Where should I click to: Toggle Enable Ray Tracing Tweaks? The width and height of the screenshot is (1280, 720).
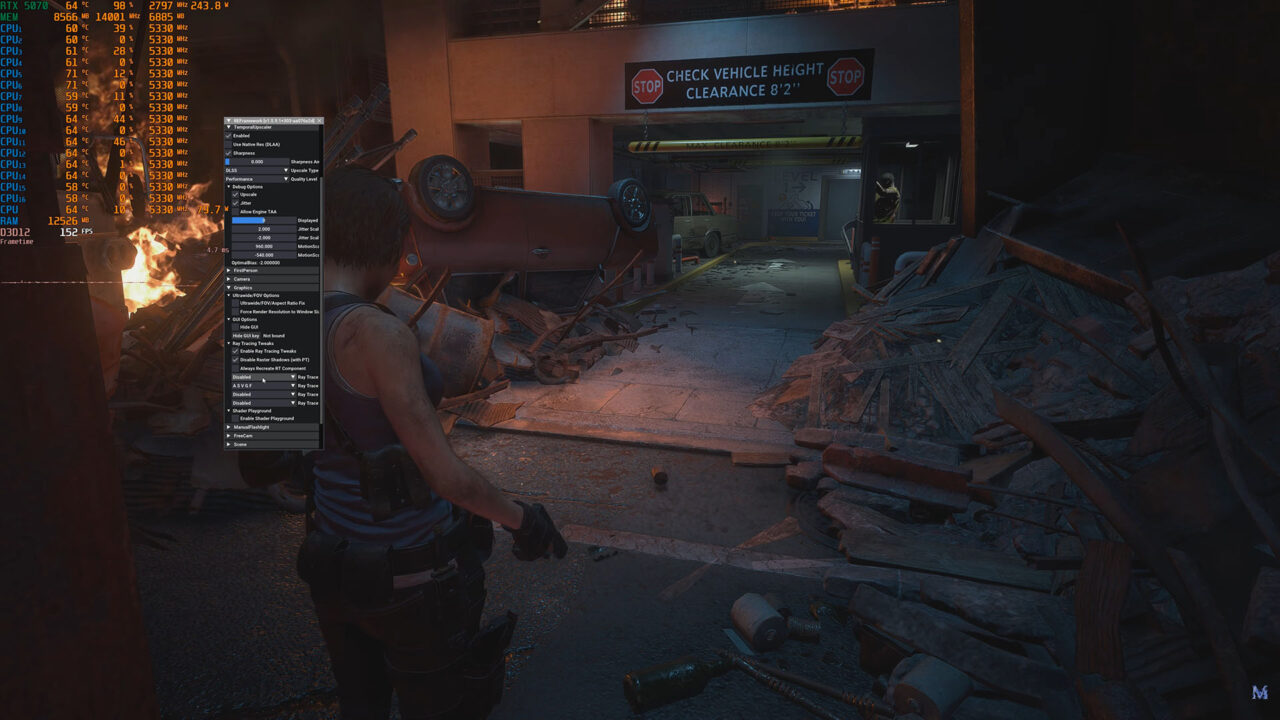click(x=236, y=352)
